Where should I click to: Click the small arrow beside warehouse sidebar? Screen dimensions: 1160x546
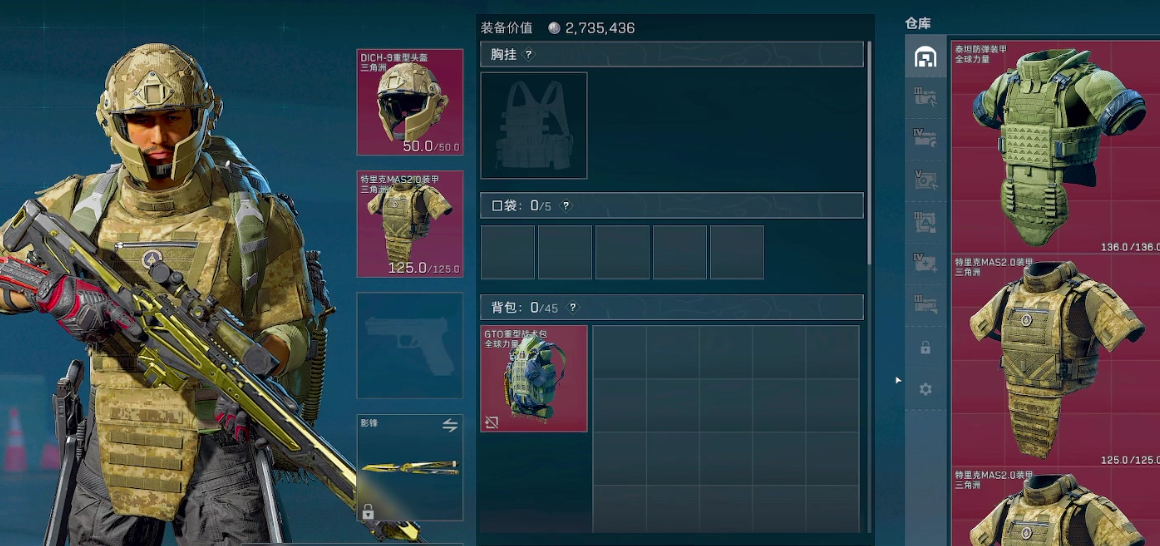tap(897, 380)
